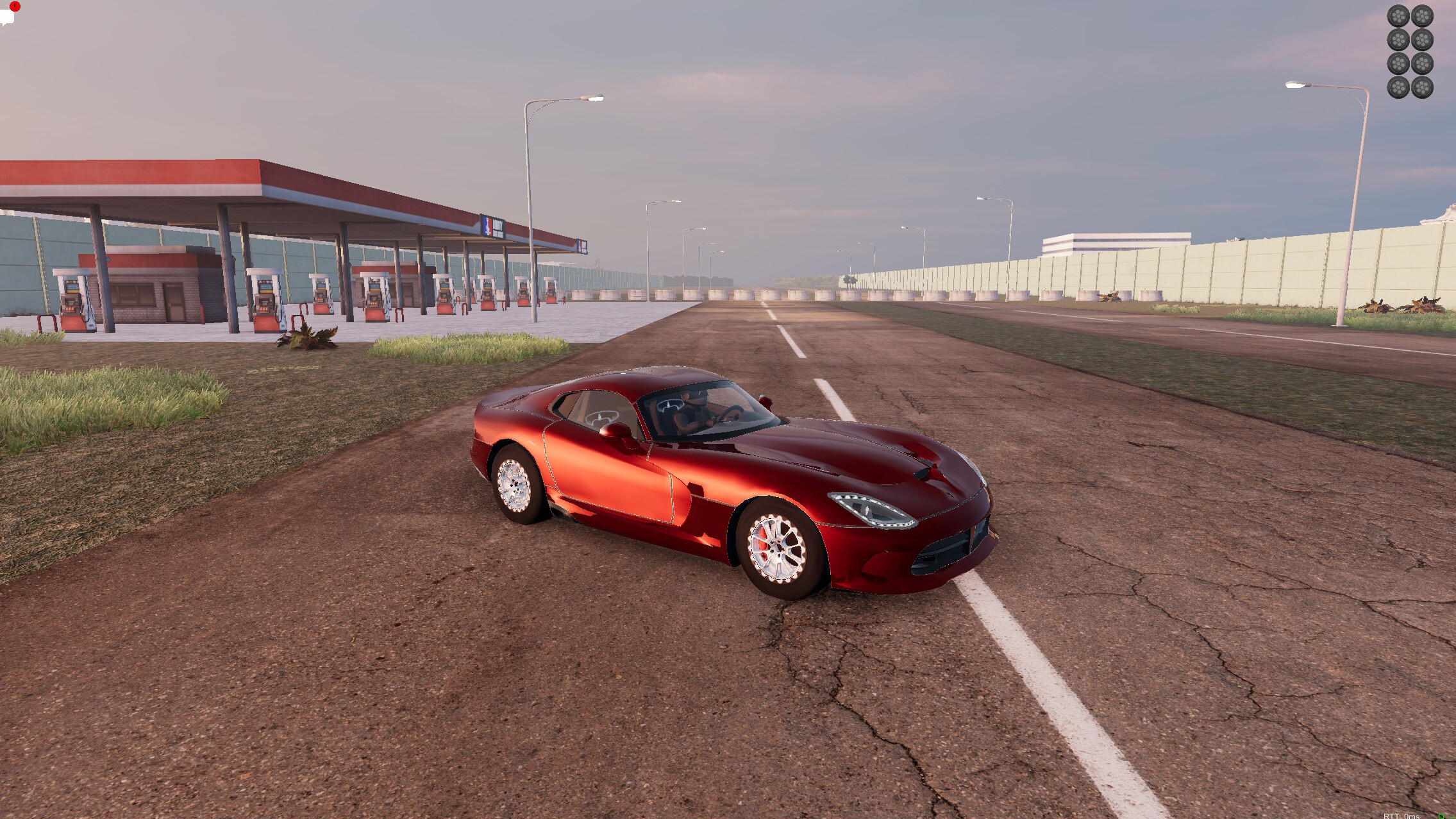Select the middle-left wheel status icon
The image size is (1456, 819).
pyautogui.click(x=1398, y=40)
